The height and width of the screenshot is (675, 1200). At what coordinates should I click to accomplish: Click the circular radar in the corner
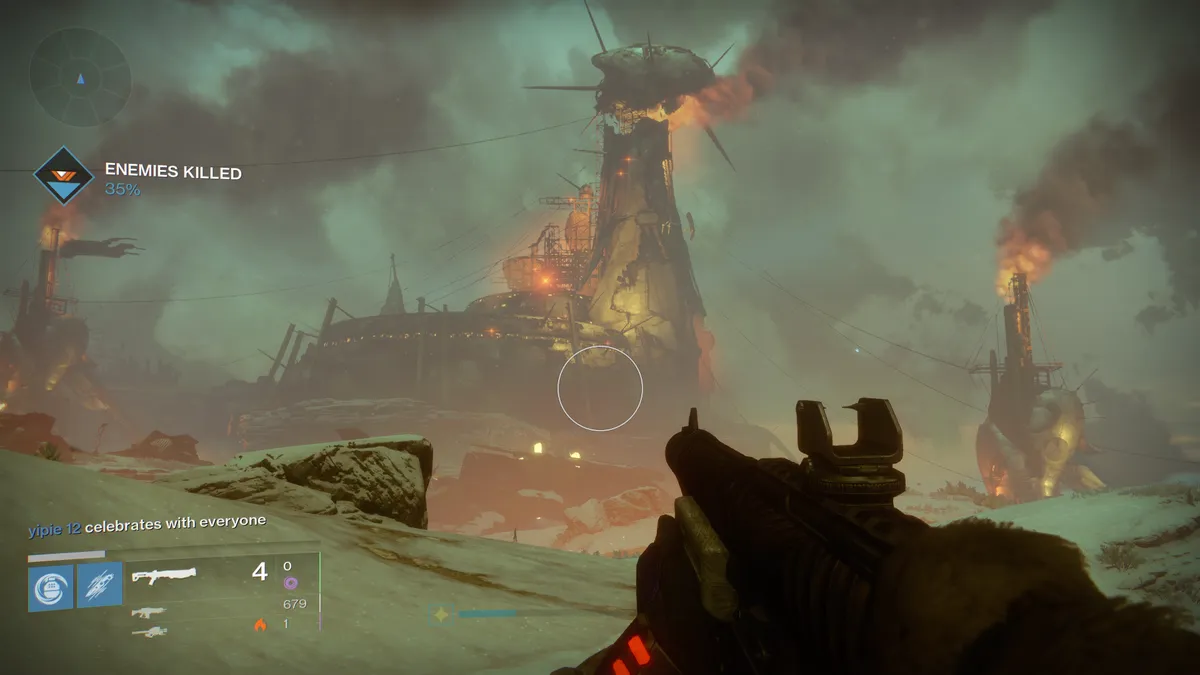80,75
